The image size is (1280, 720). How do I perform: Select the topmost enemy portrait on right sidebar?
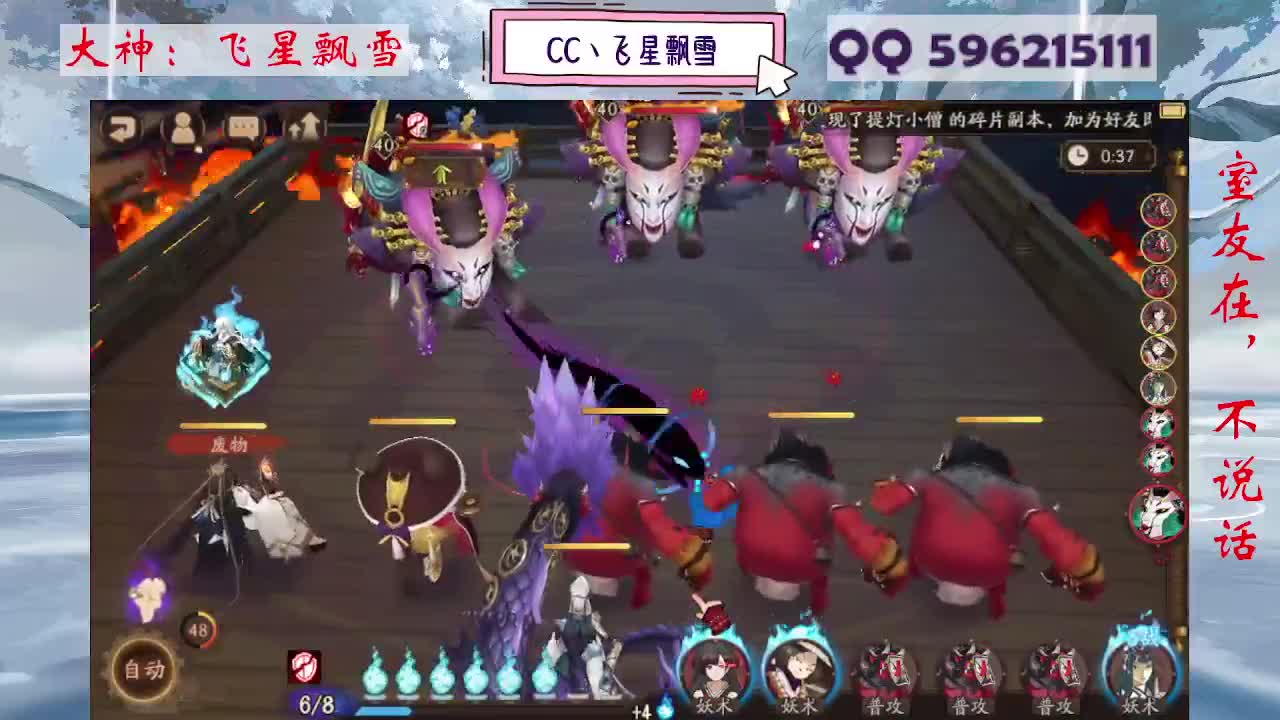click(x=1157, y=211)
